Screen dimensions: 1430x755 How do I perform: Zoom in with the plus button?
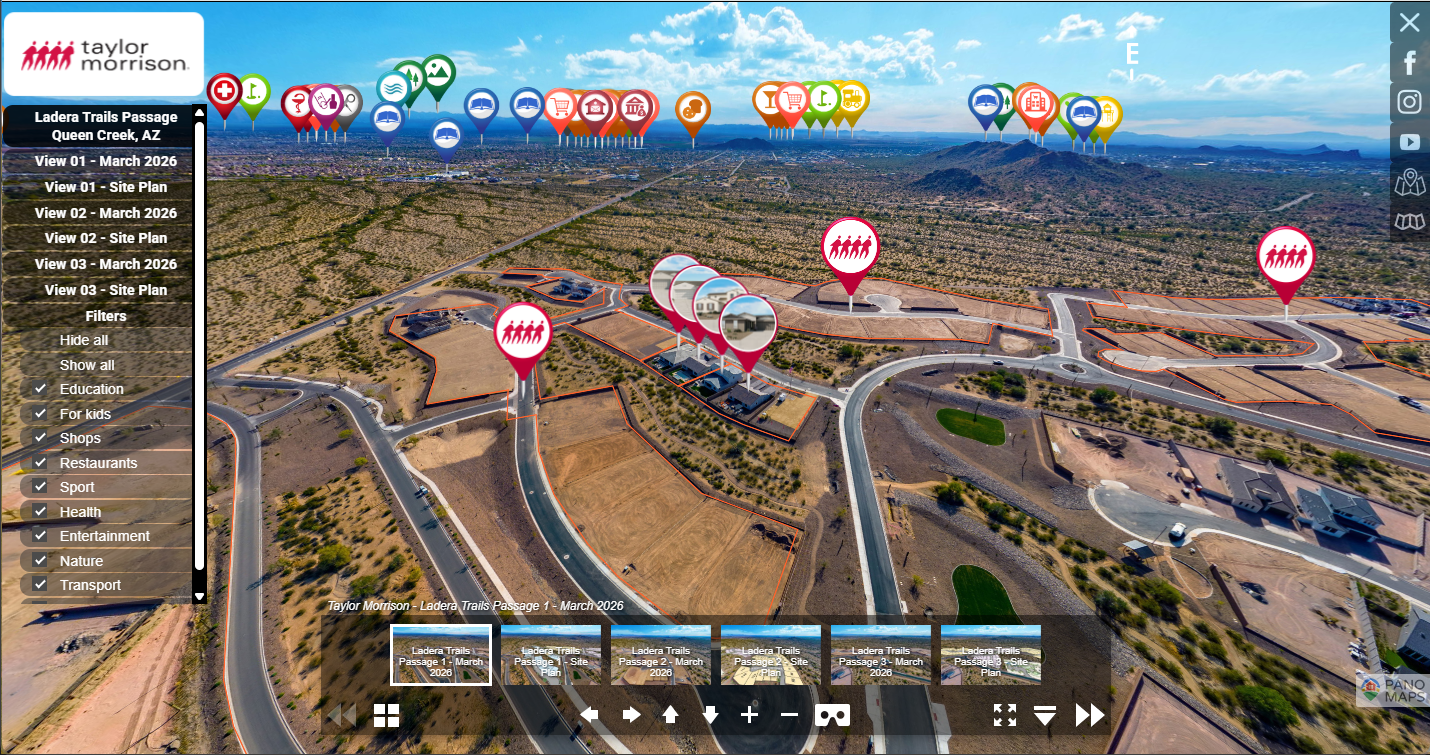pos(749,715)
